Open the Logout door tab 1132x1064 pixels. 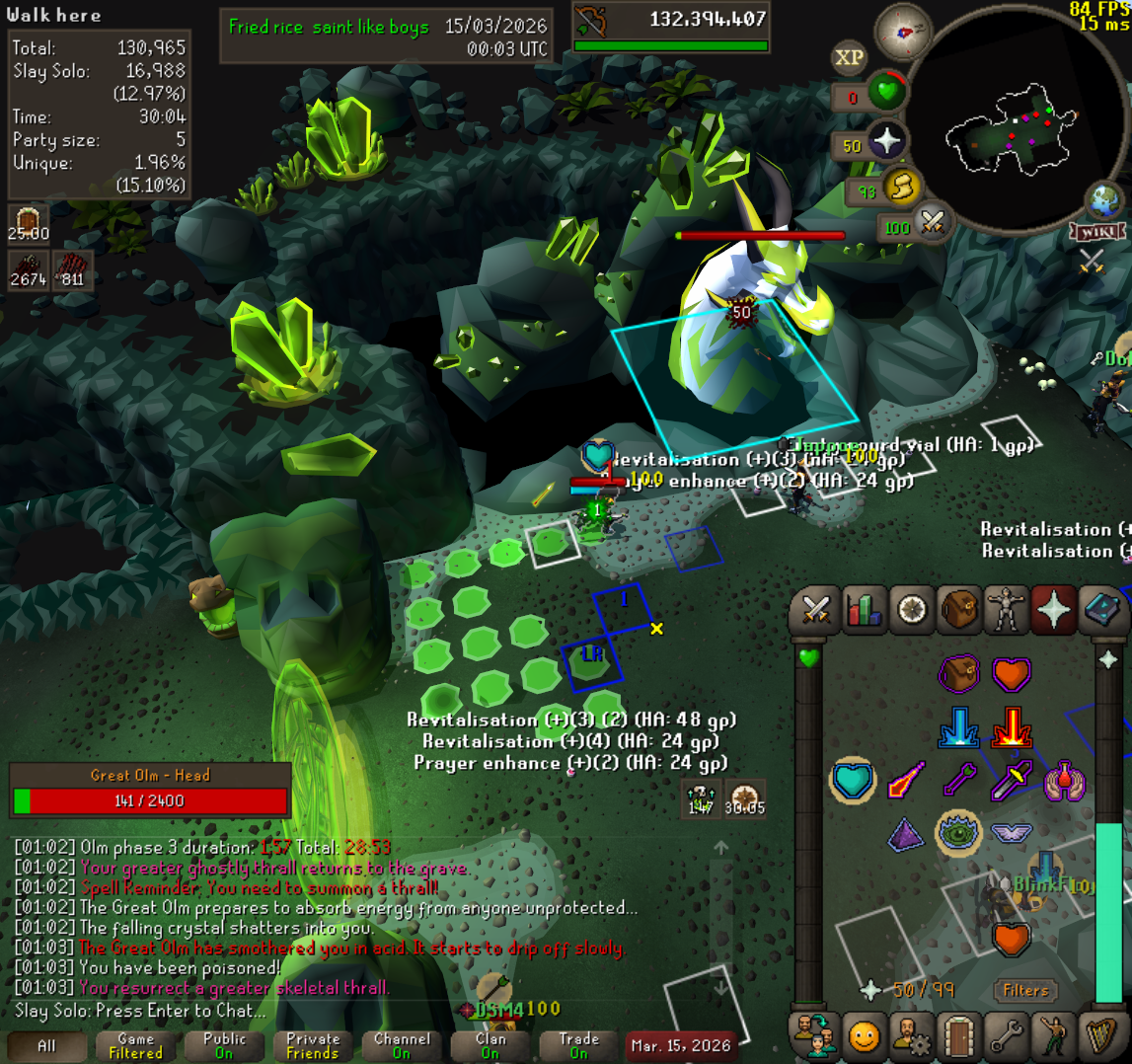pos(957,1035)
